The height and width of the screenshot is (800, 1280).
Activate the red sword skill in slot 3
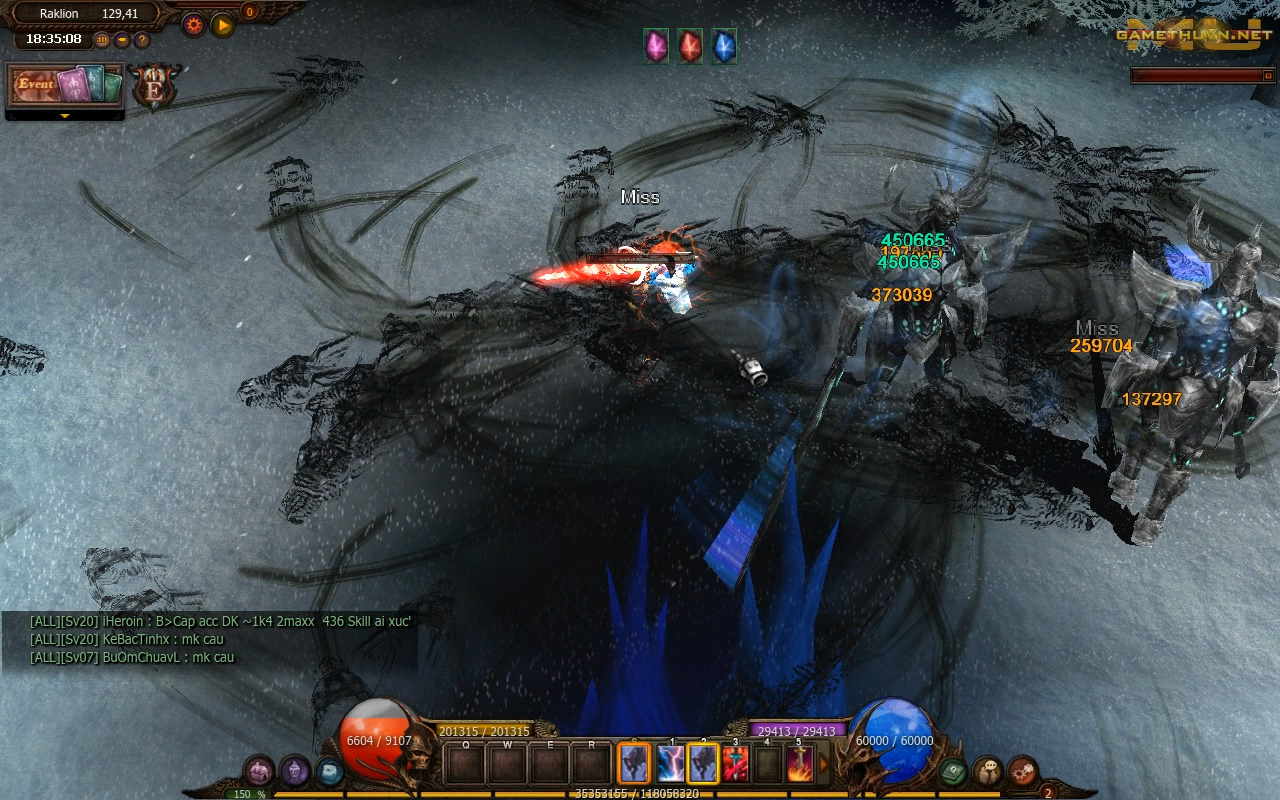[x=735, y=765]
